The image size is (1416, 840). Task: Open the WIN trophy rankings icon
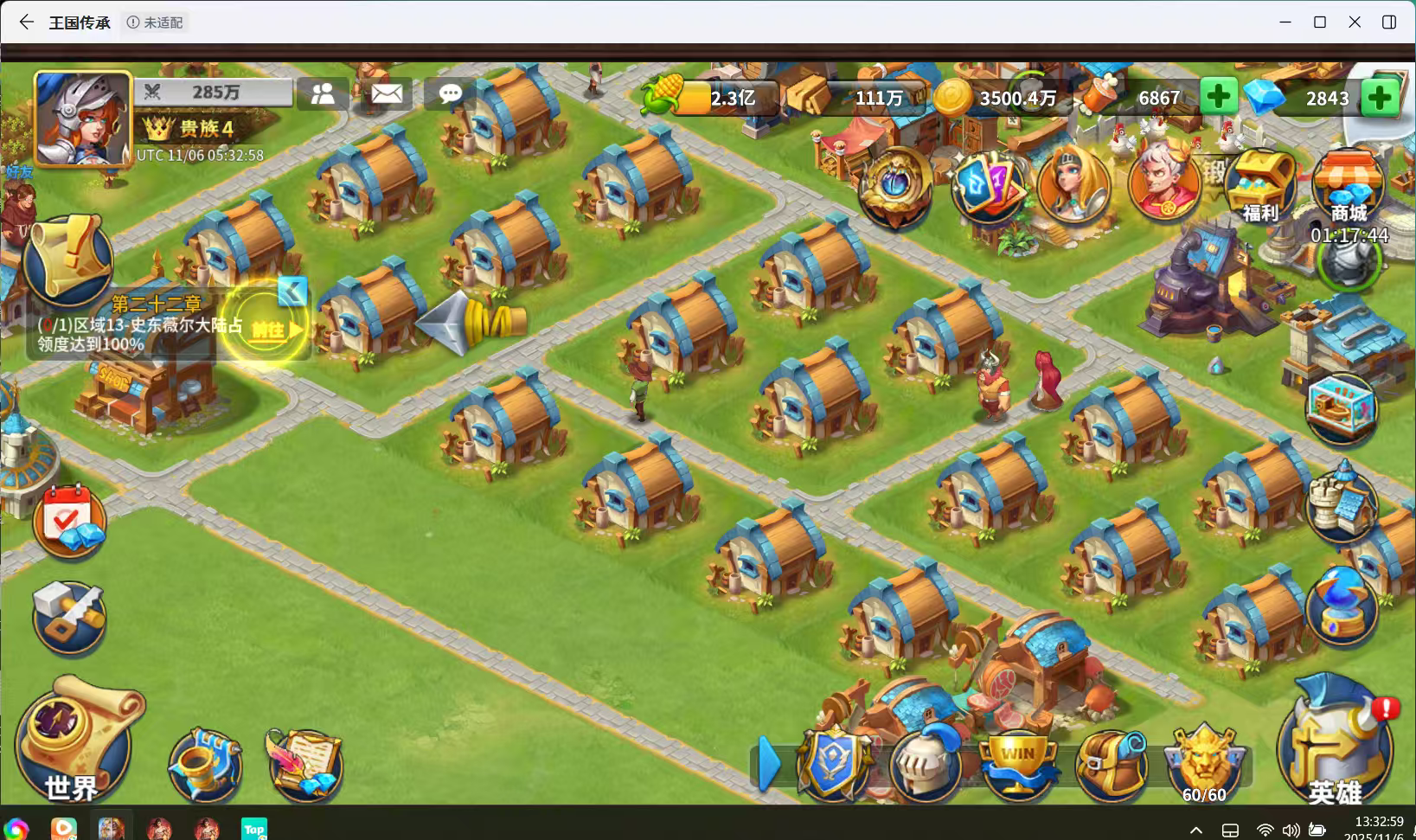1020,764
